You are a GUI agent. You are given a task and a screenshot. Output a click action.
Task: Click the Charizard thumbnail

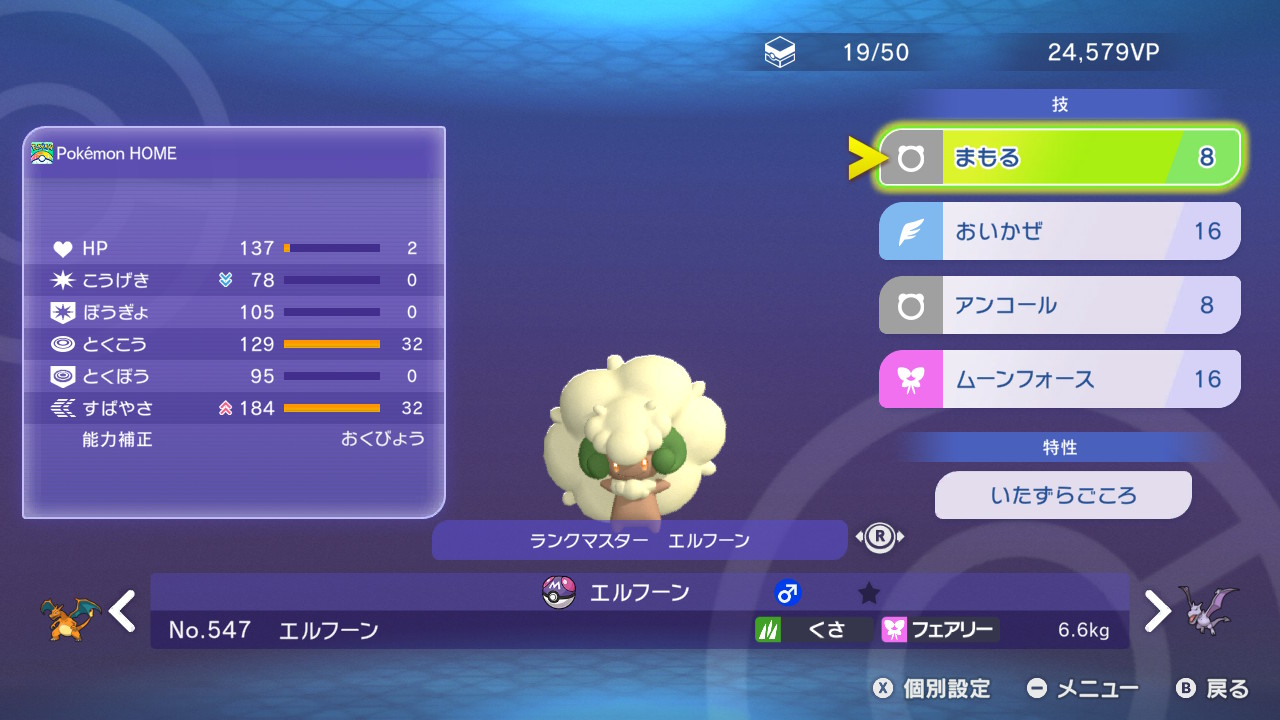point(70,615)
